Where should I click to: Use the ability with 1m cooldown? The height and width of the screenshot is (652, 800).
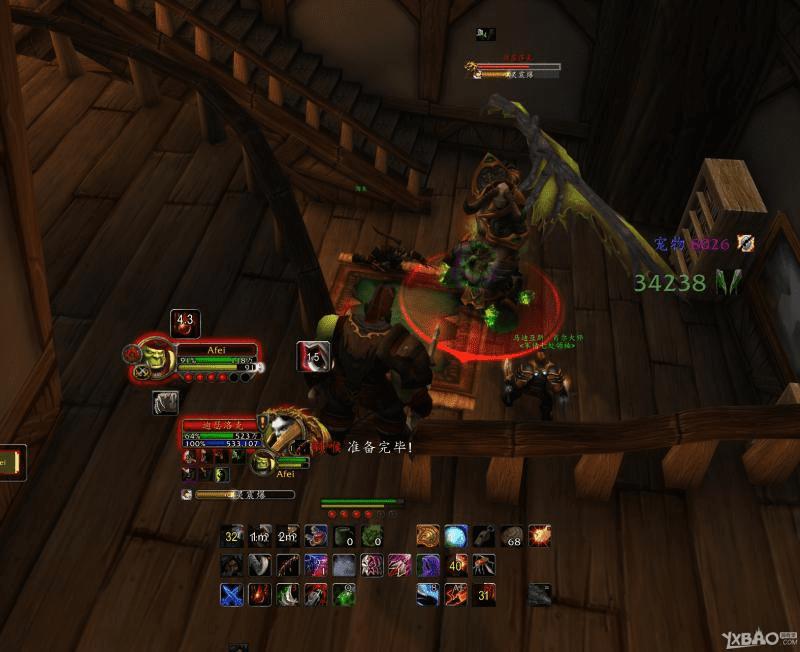click(260, 537)
